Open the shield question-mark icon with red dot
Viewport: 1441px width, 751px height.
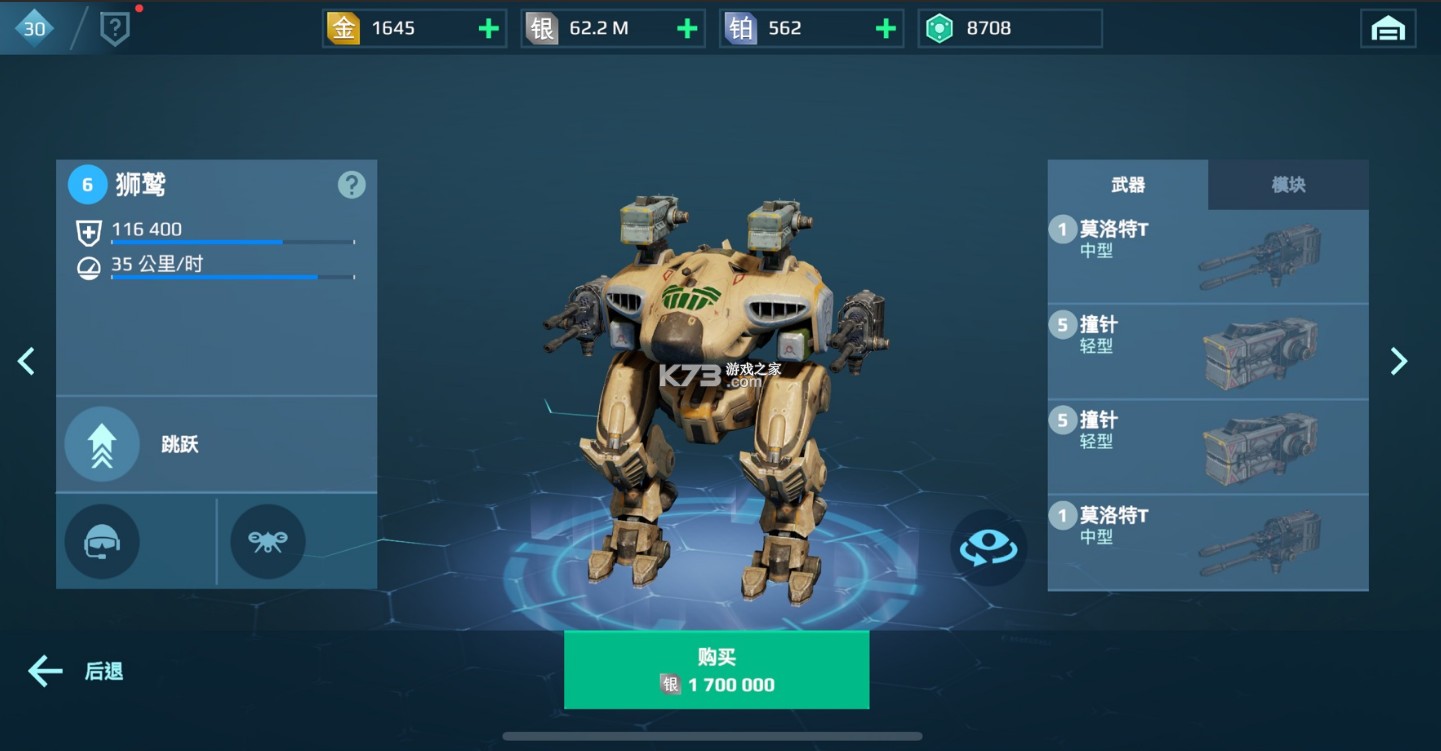tap(115, 29)
